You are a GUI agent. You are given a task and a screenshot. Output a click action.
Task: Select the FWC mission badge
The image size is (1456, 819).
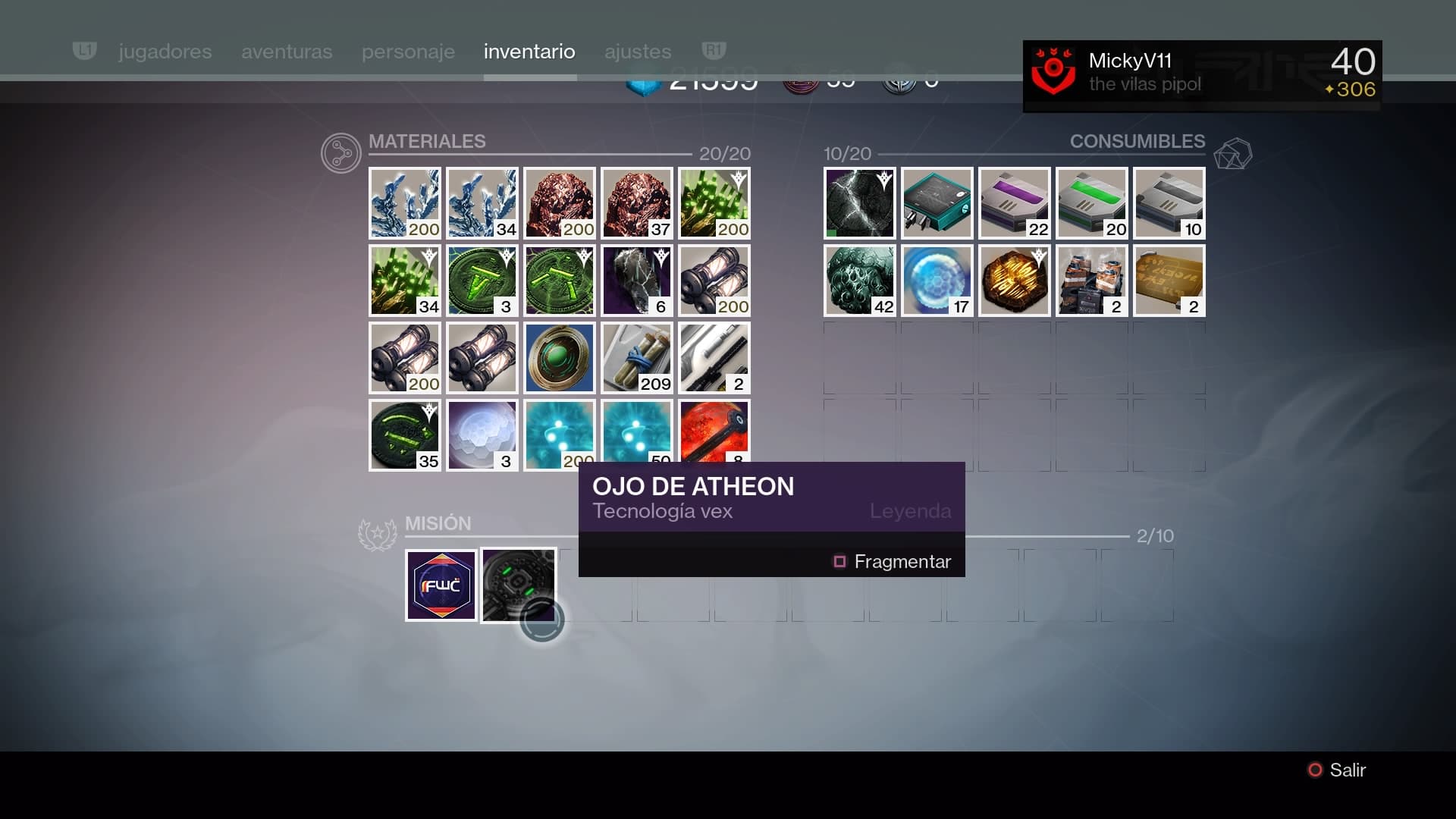pos(441,585)
